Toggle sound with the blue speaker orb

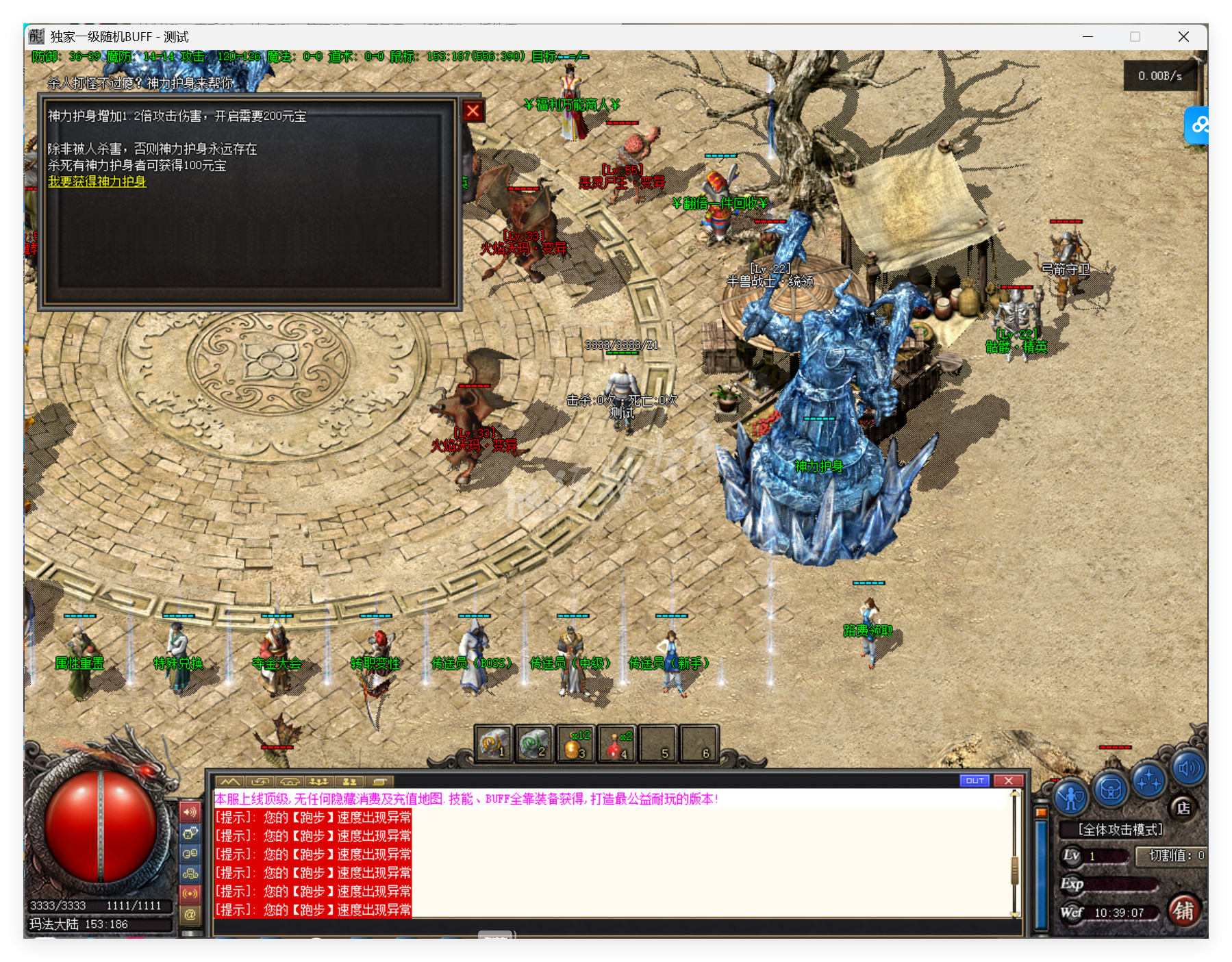point(1188,768)
